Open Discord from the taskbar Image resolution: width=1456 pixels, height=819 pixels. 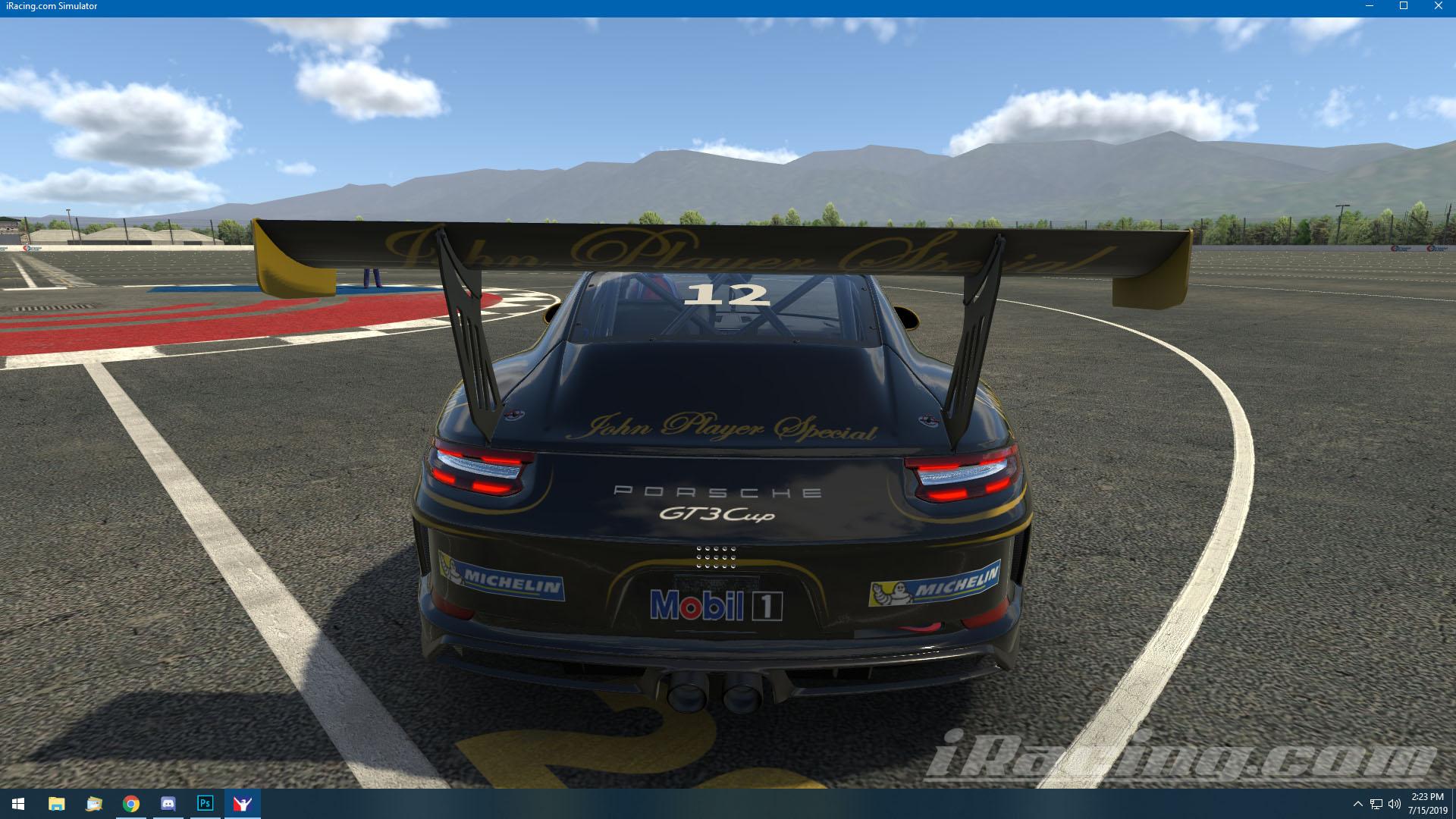point(167,804)
